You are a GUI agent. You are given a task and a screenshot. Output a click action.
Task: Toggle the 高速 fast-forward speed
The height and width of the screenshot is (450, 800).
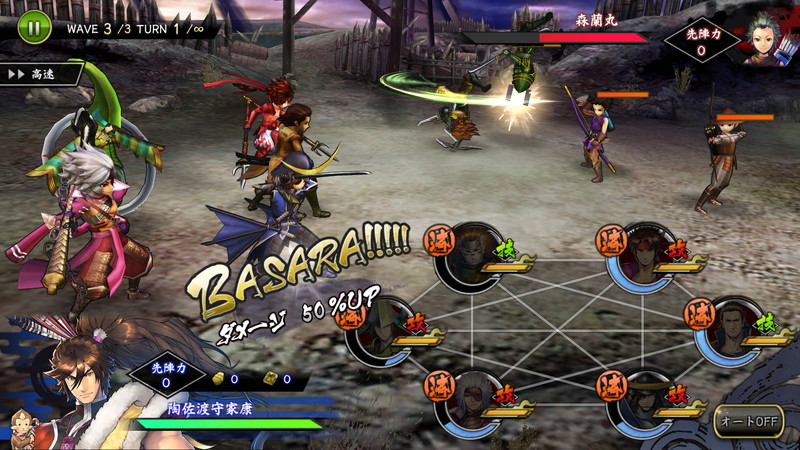[x=40, y=73]
